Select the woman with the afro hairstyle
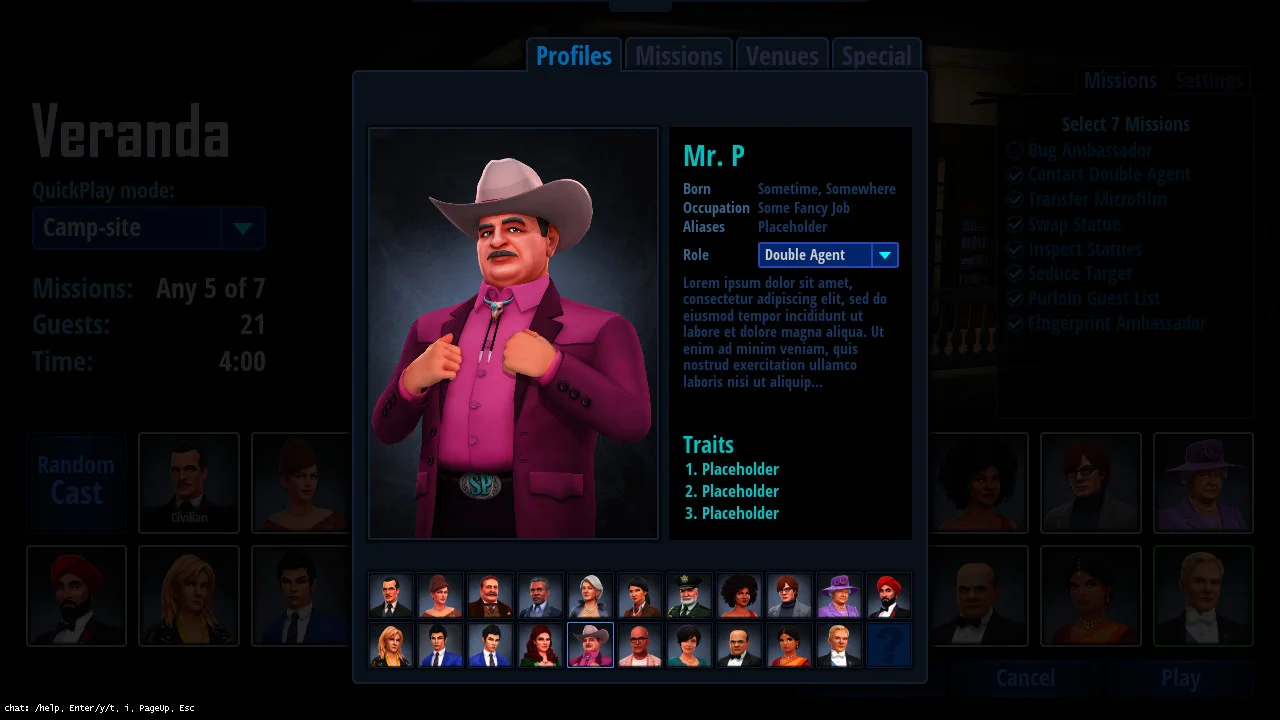This screenshot has width=1280, height=720. [740, 596]
